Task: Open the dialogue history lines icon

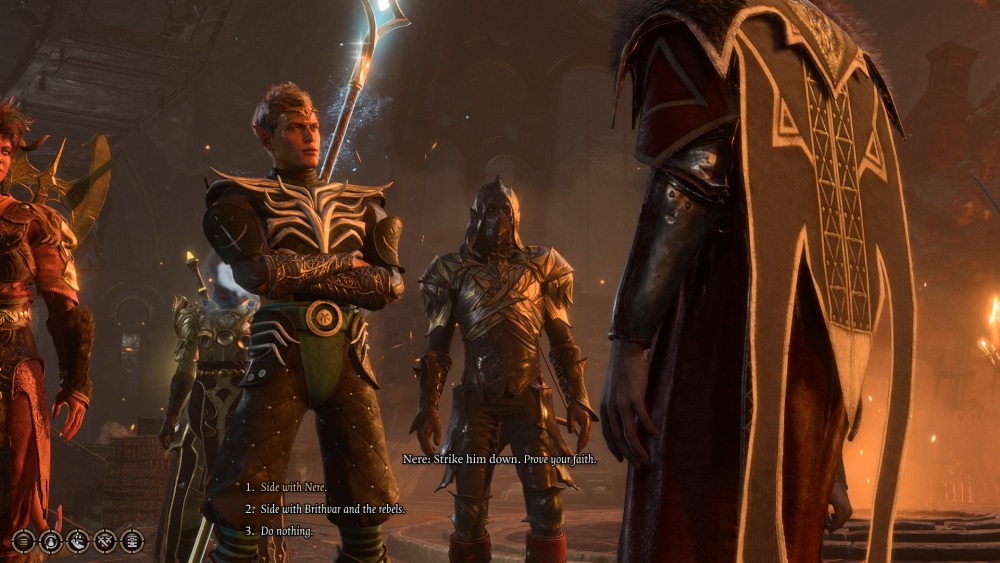Action: tap(23, 541)
